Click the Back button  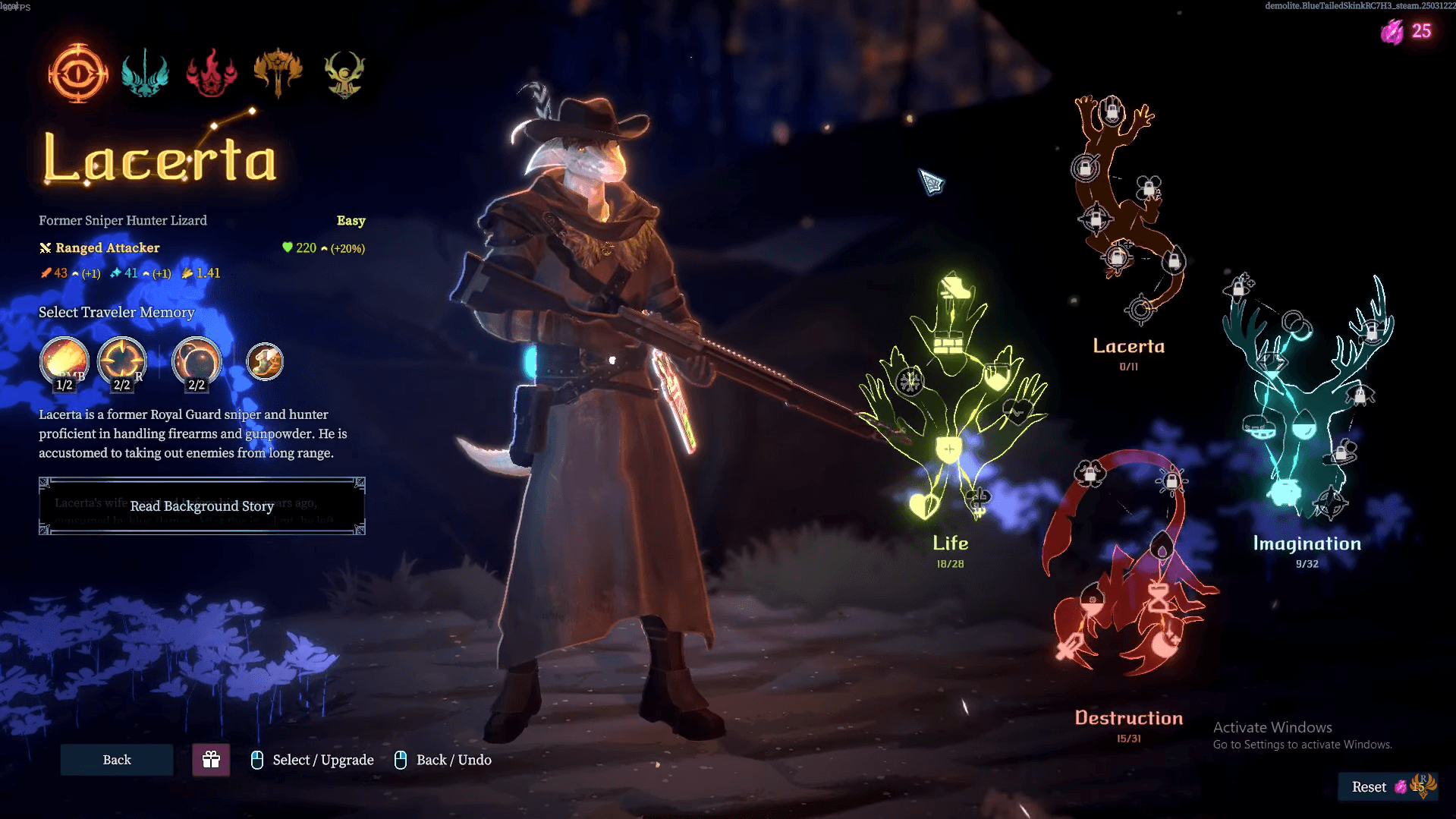(116, 760)
